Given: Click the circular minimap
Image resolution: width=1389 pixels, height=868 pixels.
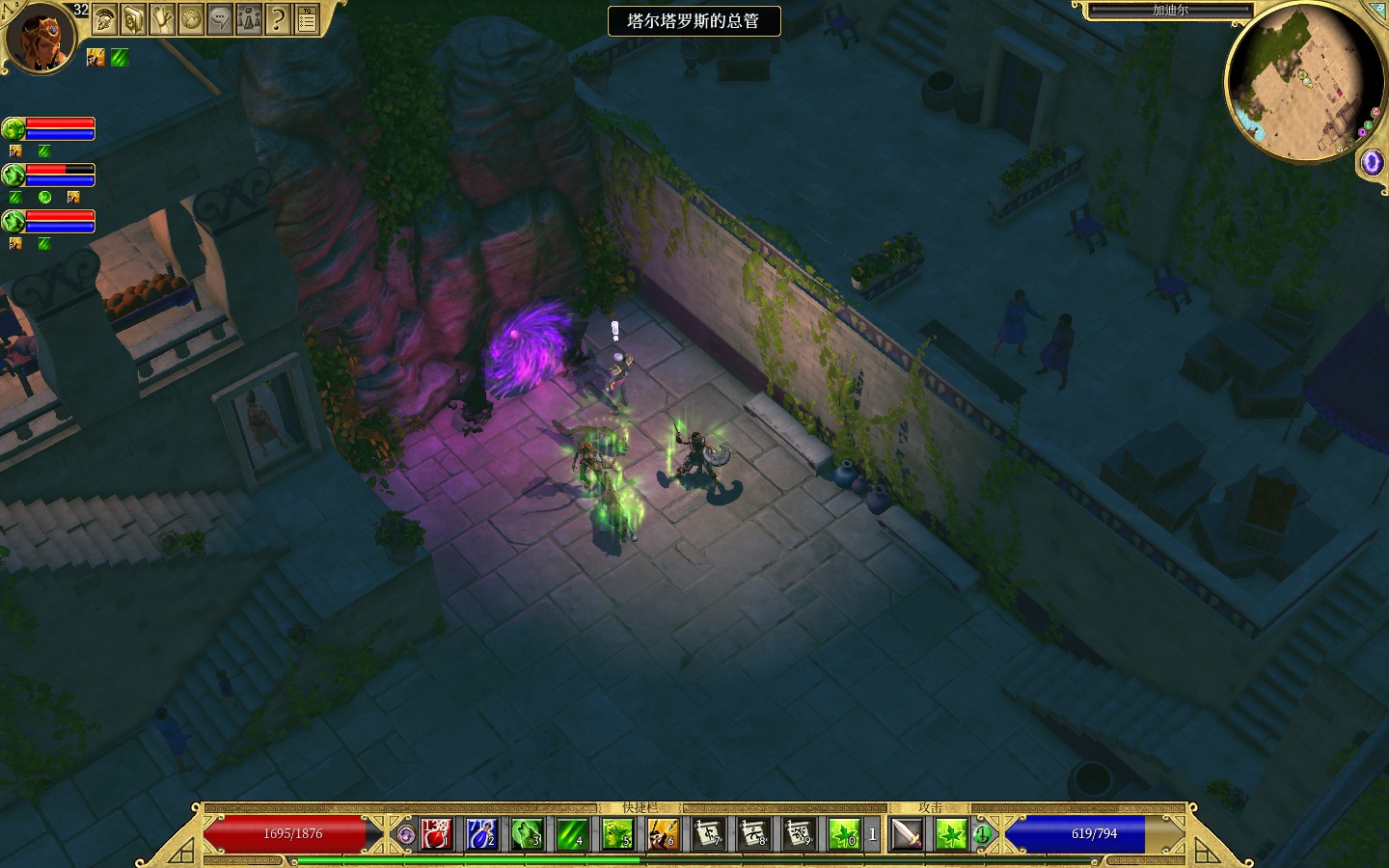Looking at the screenshot, I should [1304, 82].
